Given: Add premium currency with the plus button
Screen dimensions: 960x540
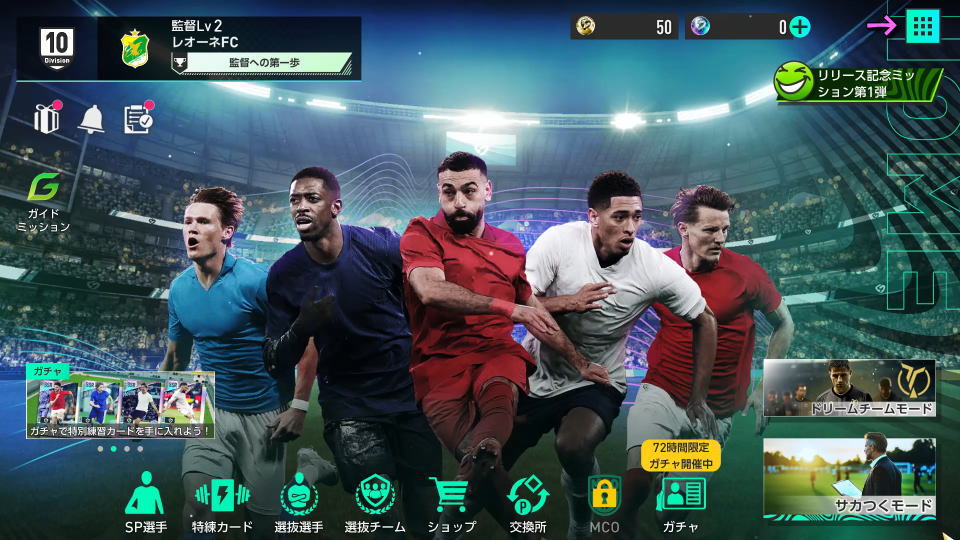Looking at the screenshot, I should [x=799, y=27].
